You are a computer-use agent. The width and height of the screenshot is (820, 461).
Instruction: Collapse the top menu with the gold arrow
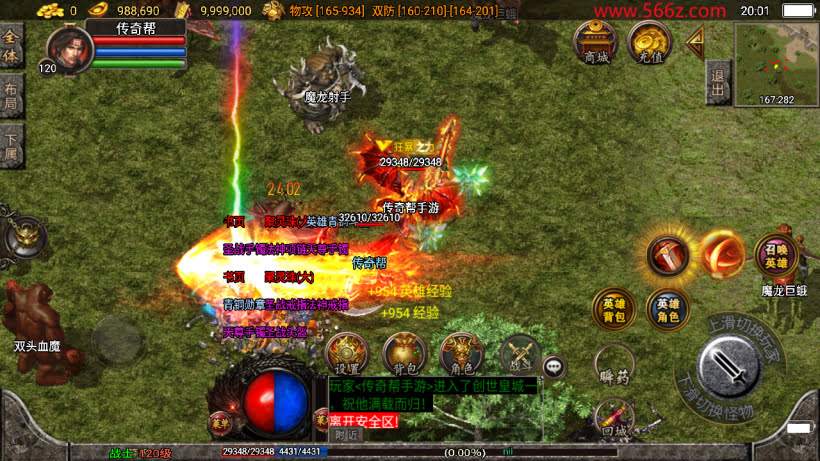point(694,42)
